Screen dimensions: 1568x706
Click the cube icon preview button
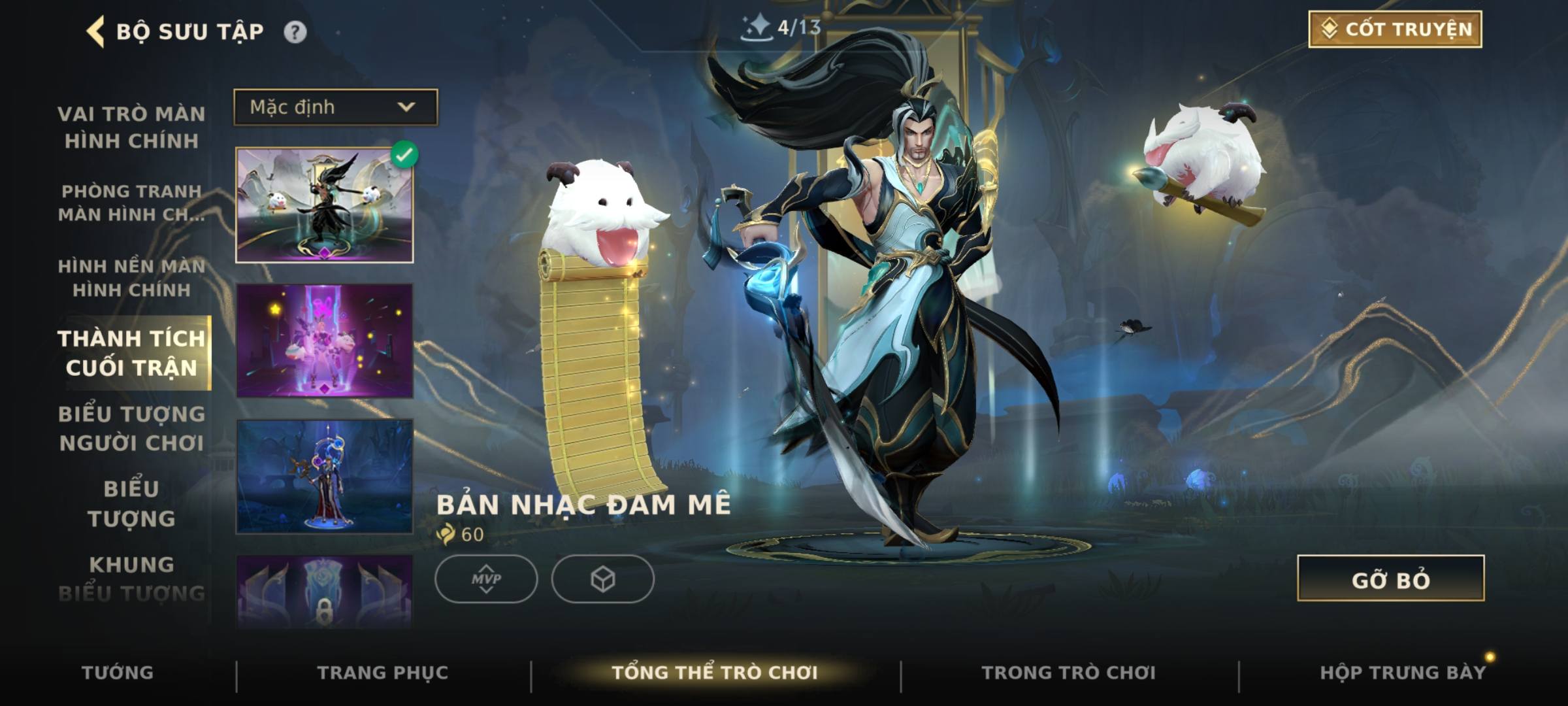(x=602, y=579)
